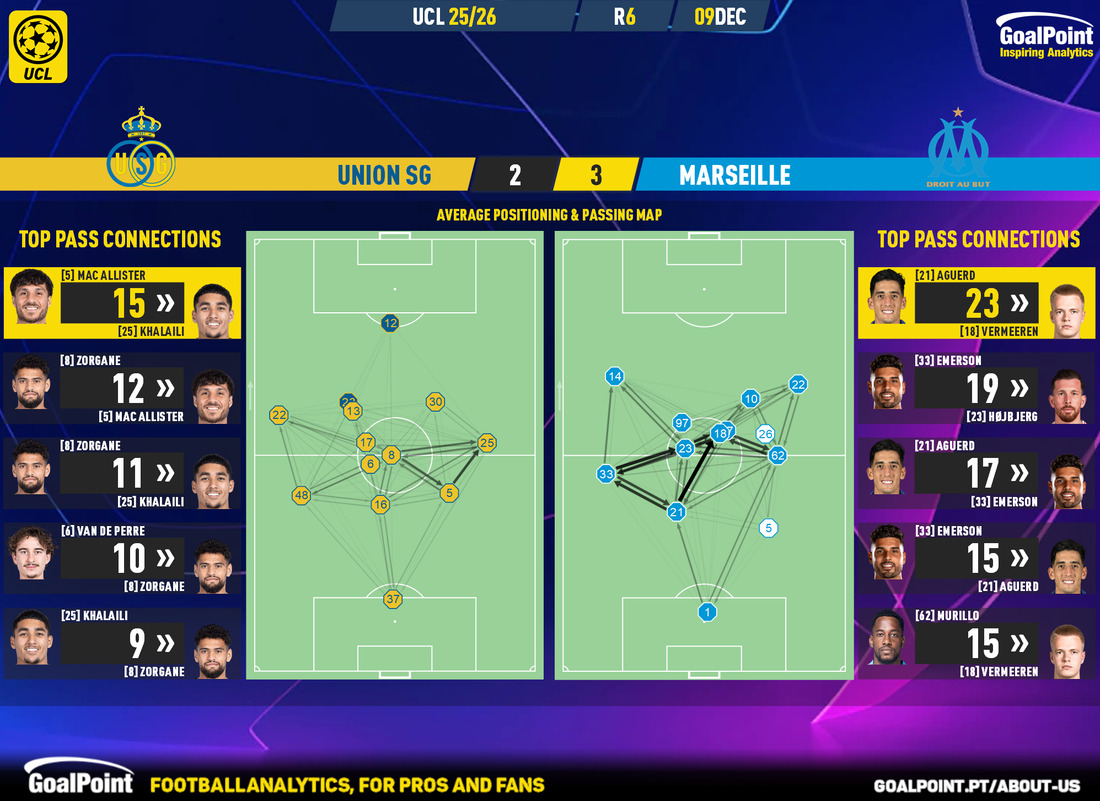
Task: Click the Union SG club crest
Action: (142, 147)
